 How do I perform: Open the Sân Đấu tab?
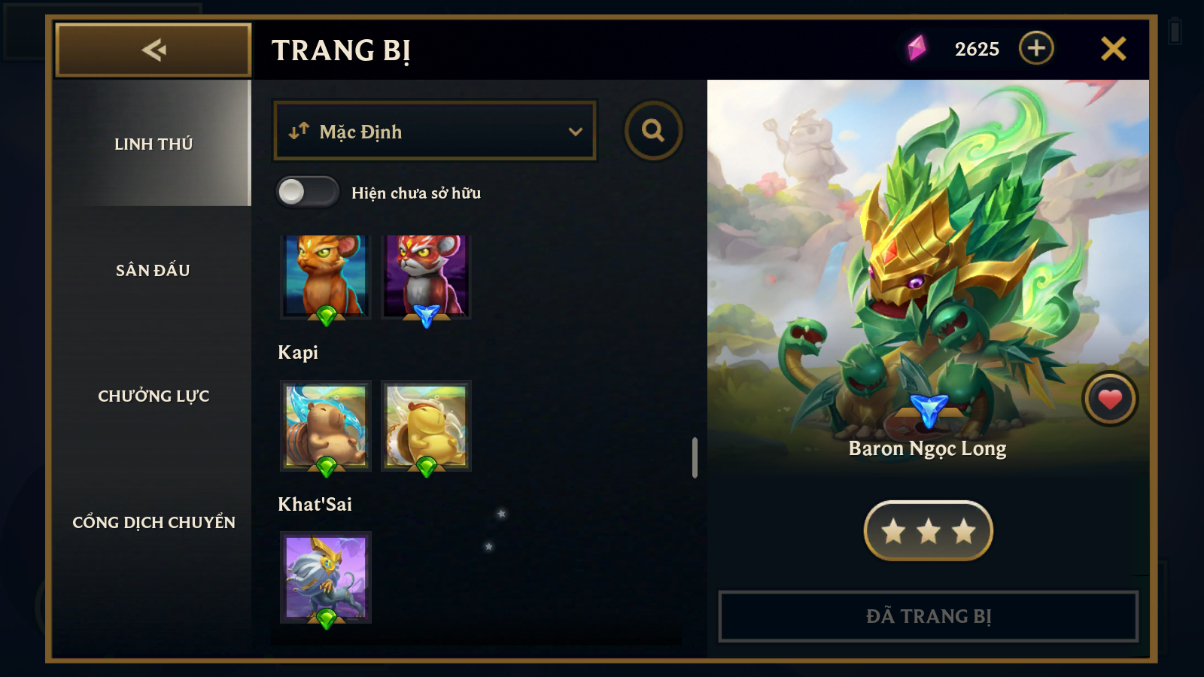click(x=153, y=270)
